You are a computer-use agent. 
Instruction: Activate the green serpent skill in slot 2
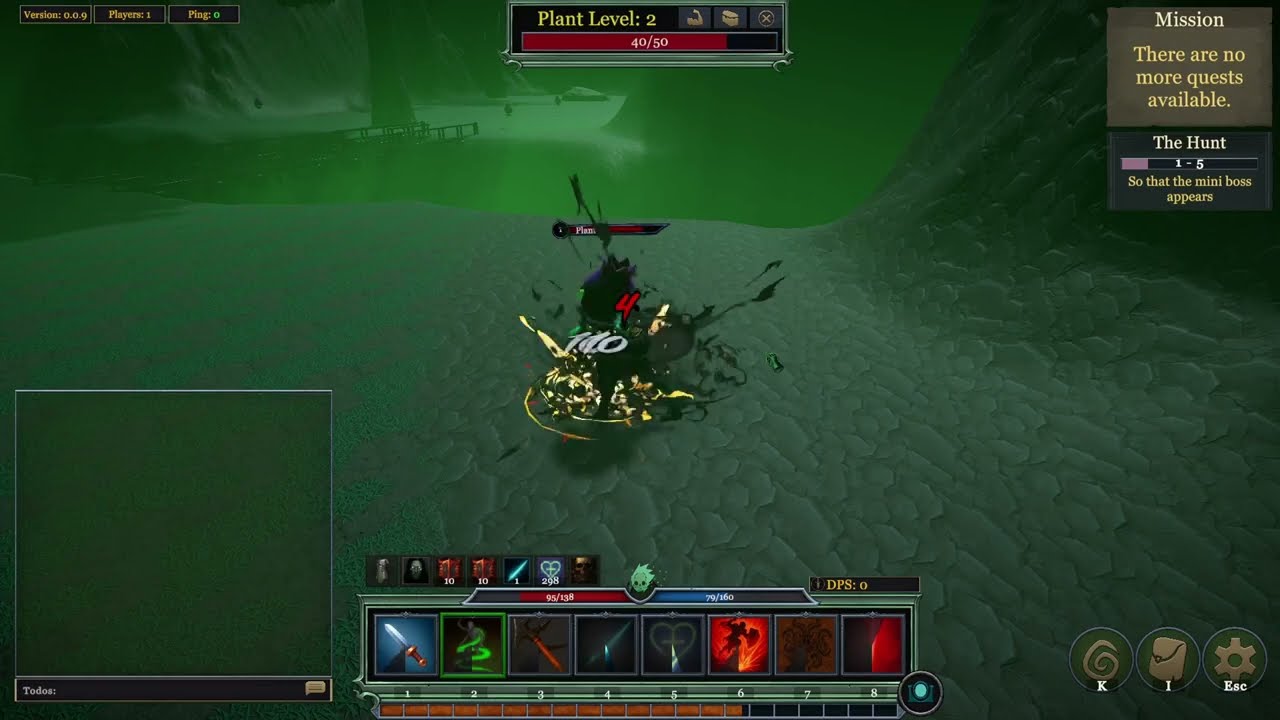[x=472, y=649]
